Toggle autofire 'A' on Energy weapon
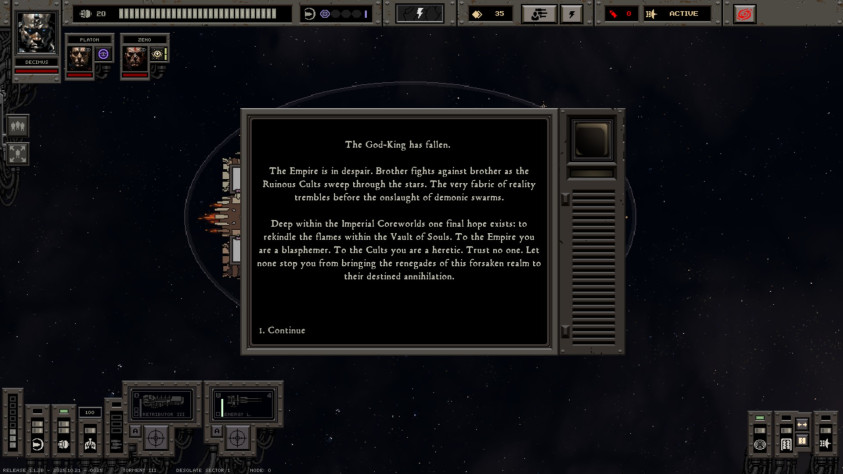843x474 pixels. (216, 430)
